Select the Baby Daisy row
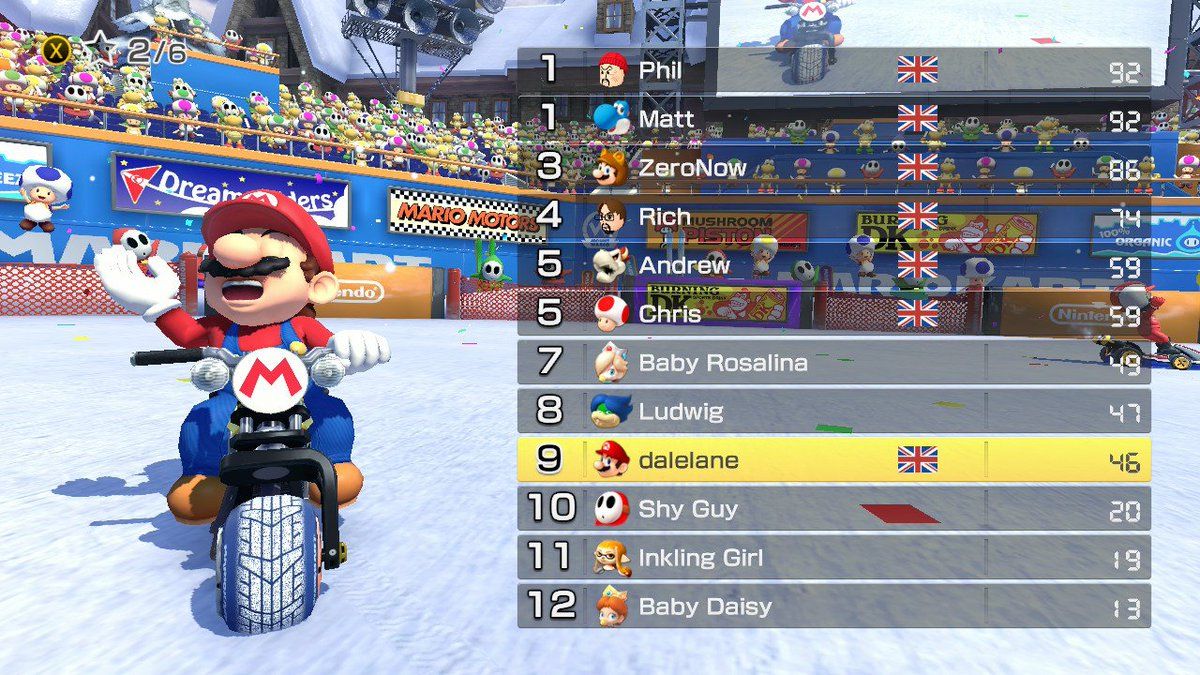Viewport: 1200px width, 675px height. tap(833, 606)
